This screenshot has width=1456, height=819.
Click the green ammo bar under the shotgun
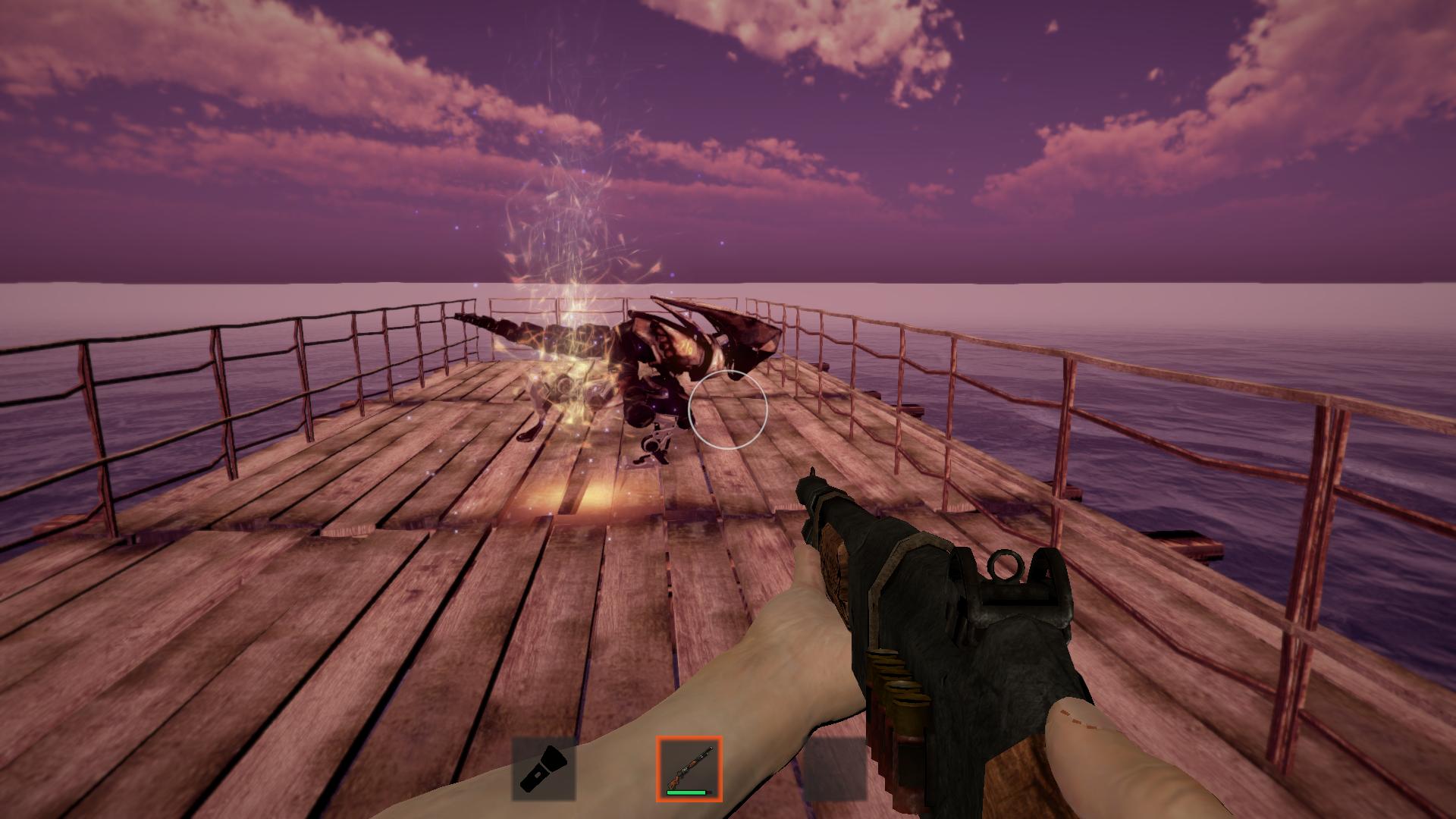point(686,792)
